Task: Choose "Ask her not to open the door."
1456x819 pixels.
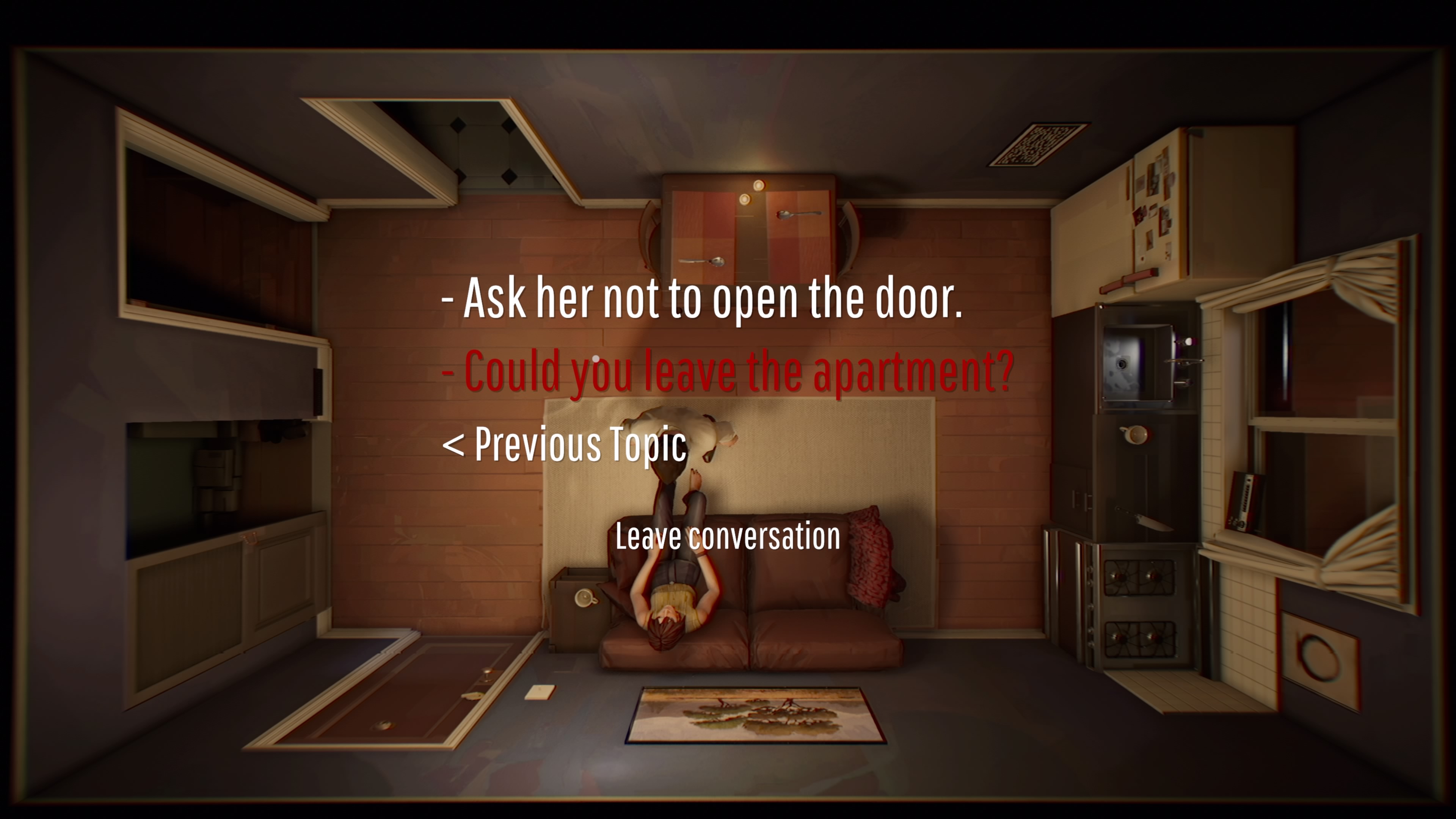Action: click(702, 298)
